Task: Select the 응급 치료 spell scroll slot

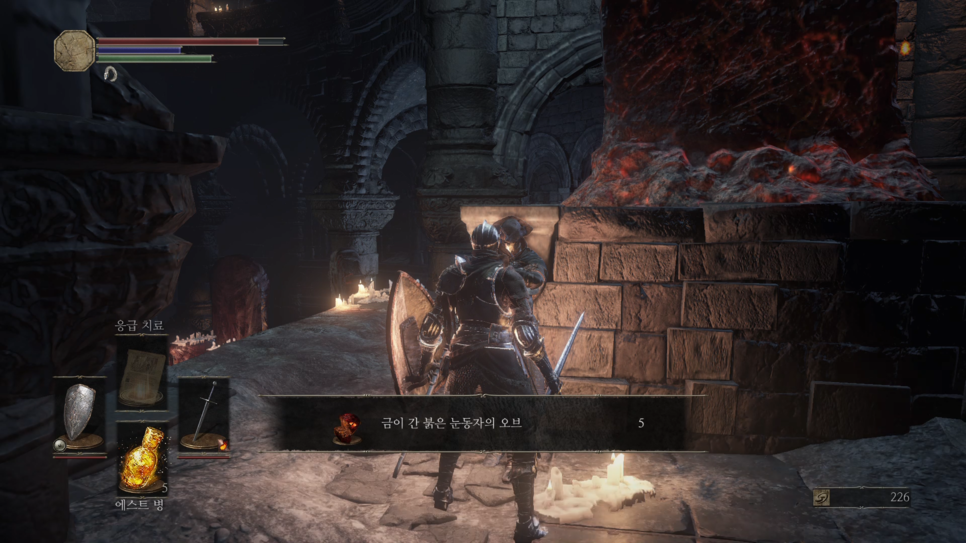Action: pyautogui.click(x=141, y=373)
